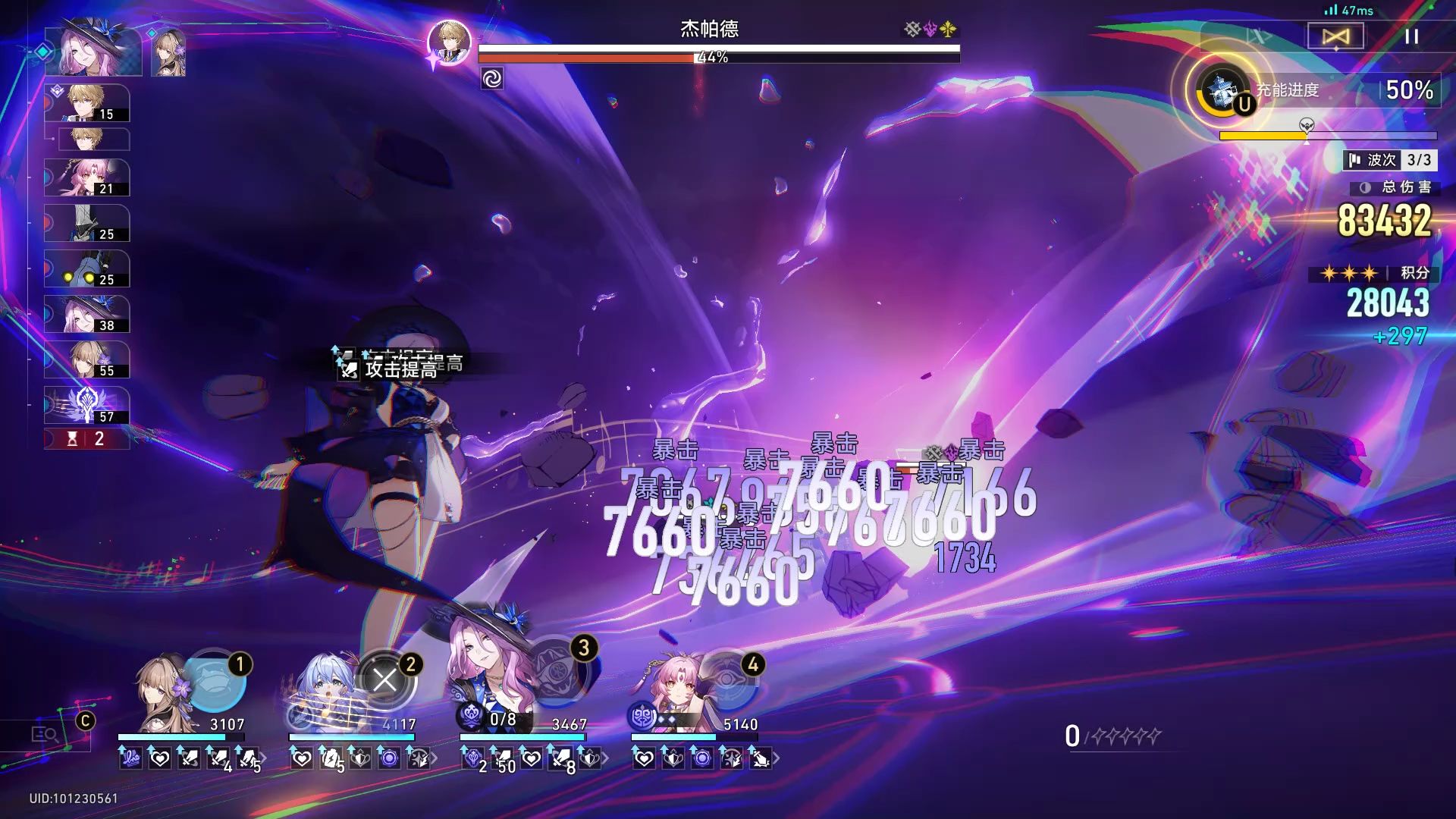The image size is (1456, 819).
Task: Select the turn-order entry with value 55
Action: pos(87,360)
